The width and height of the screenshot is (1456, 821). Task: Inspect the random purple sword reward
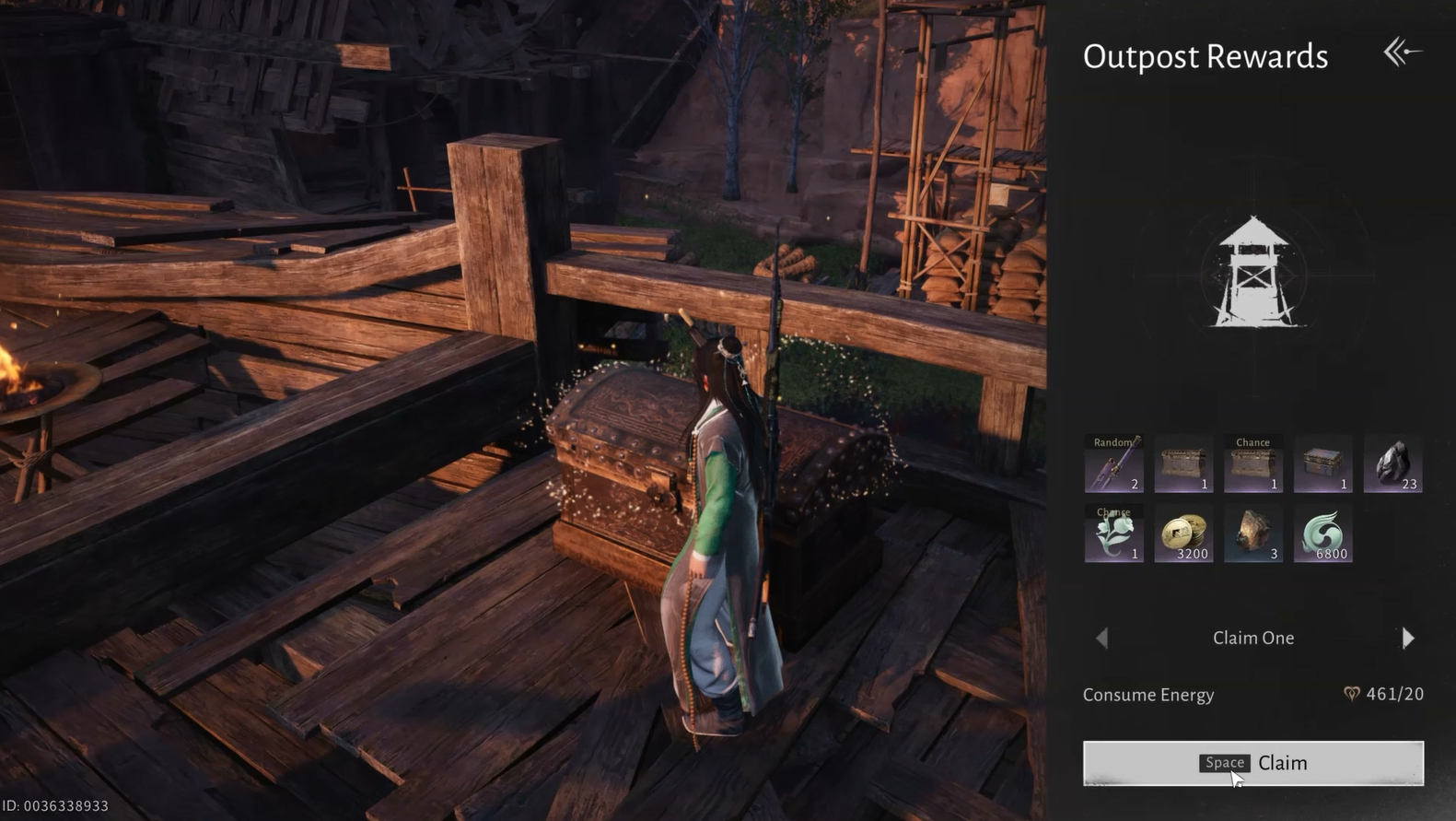click(x=1113, y=464)
